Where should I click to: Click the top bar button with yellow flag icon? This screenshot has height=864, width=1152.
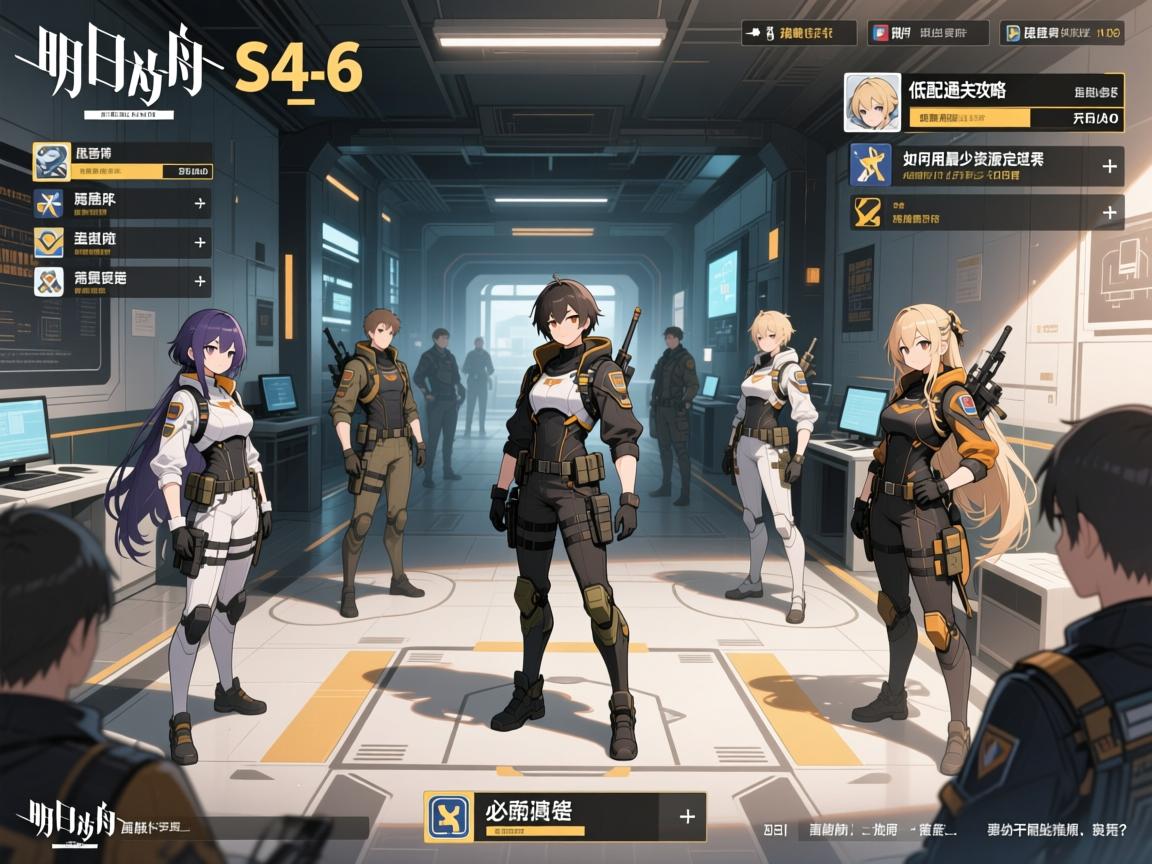[x=1063, y=33]
